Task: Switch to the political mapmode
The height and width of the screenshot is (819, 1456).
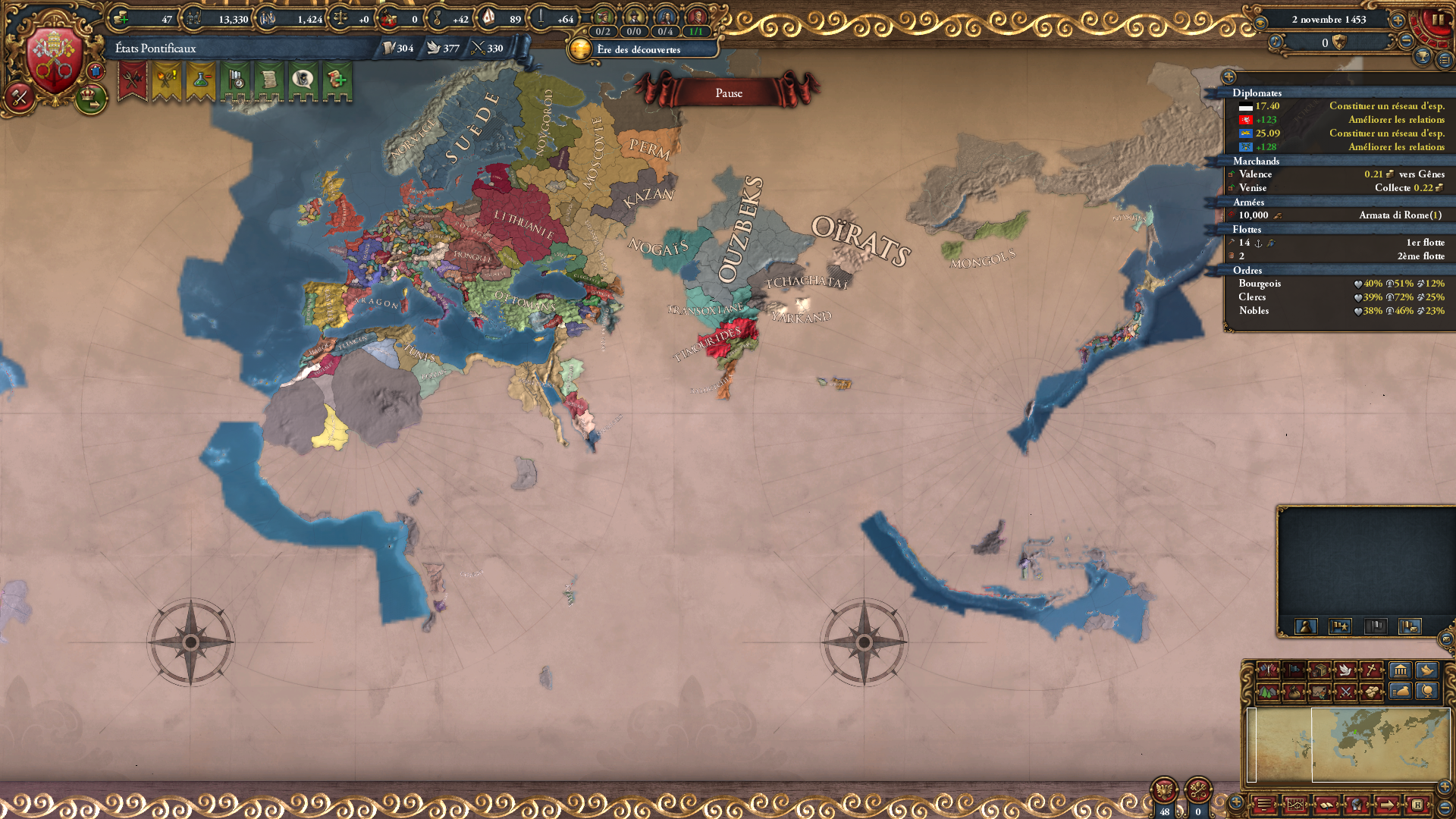Action: [1267, 670]
